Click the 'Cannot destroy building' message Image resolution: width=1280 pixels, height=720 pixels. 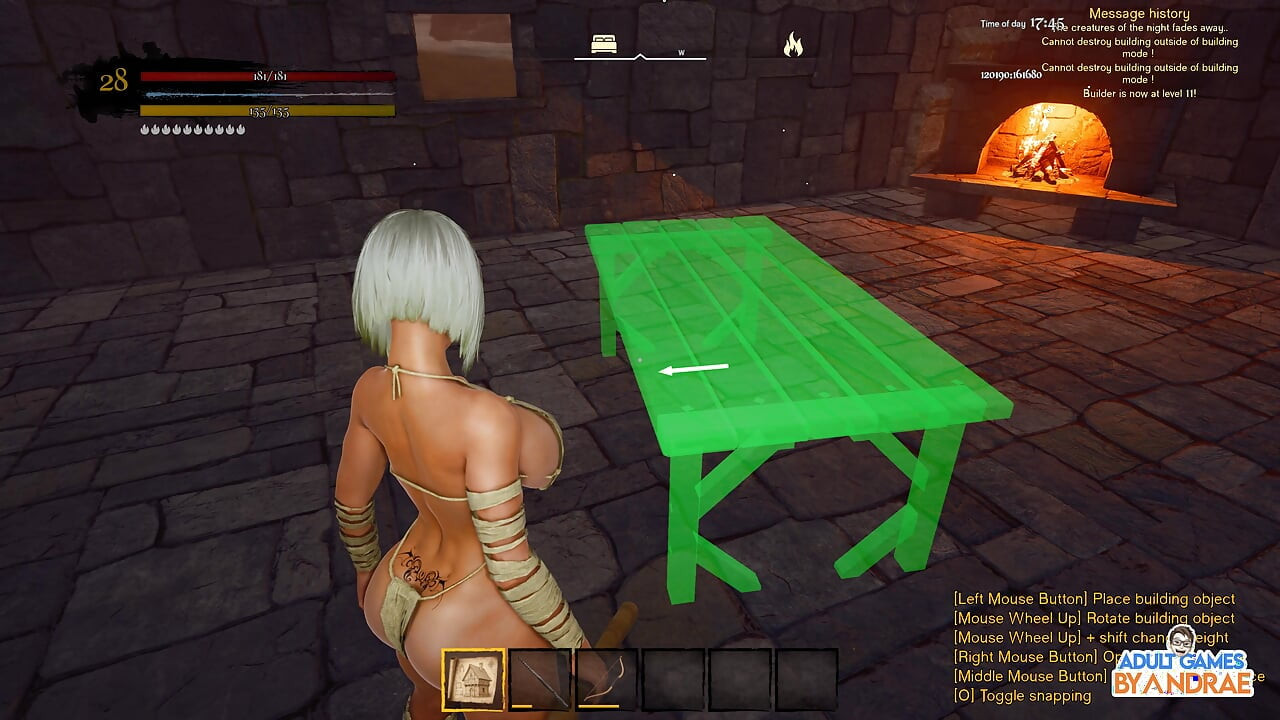coord(1139,46)
